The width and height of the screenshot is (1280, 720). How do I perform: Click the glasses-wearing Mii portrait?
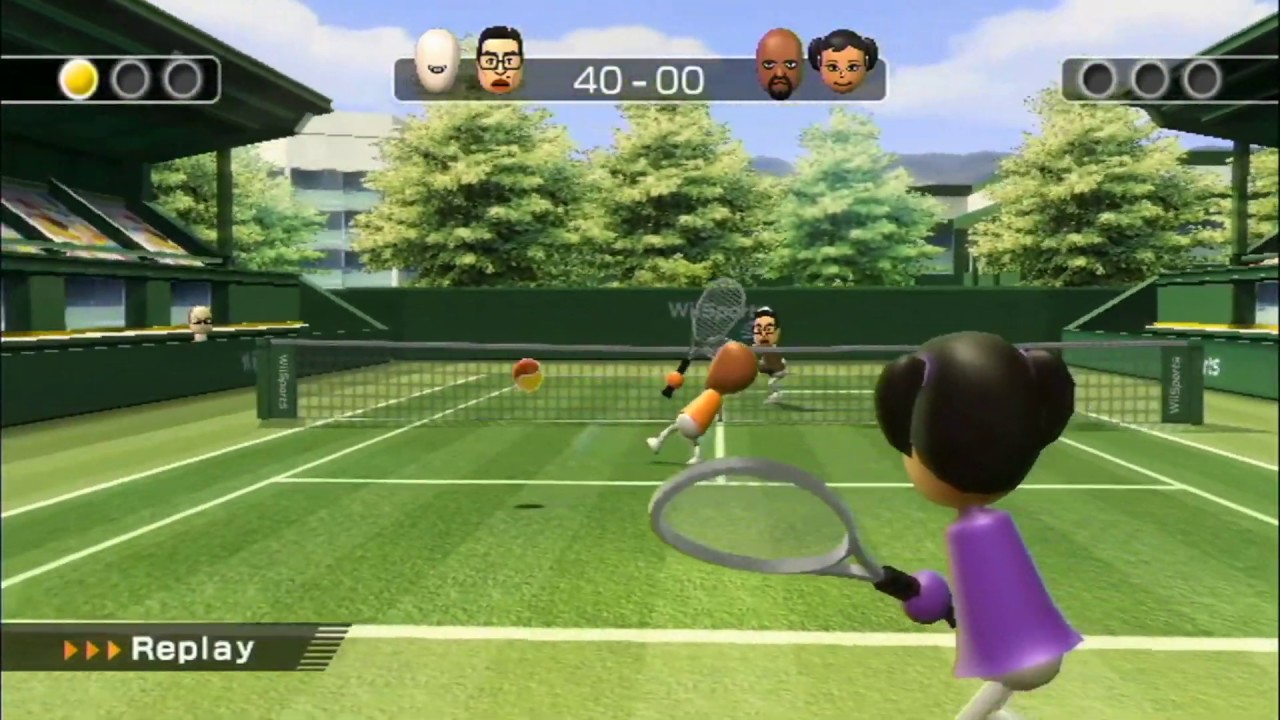tap(500, 61)
